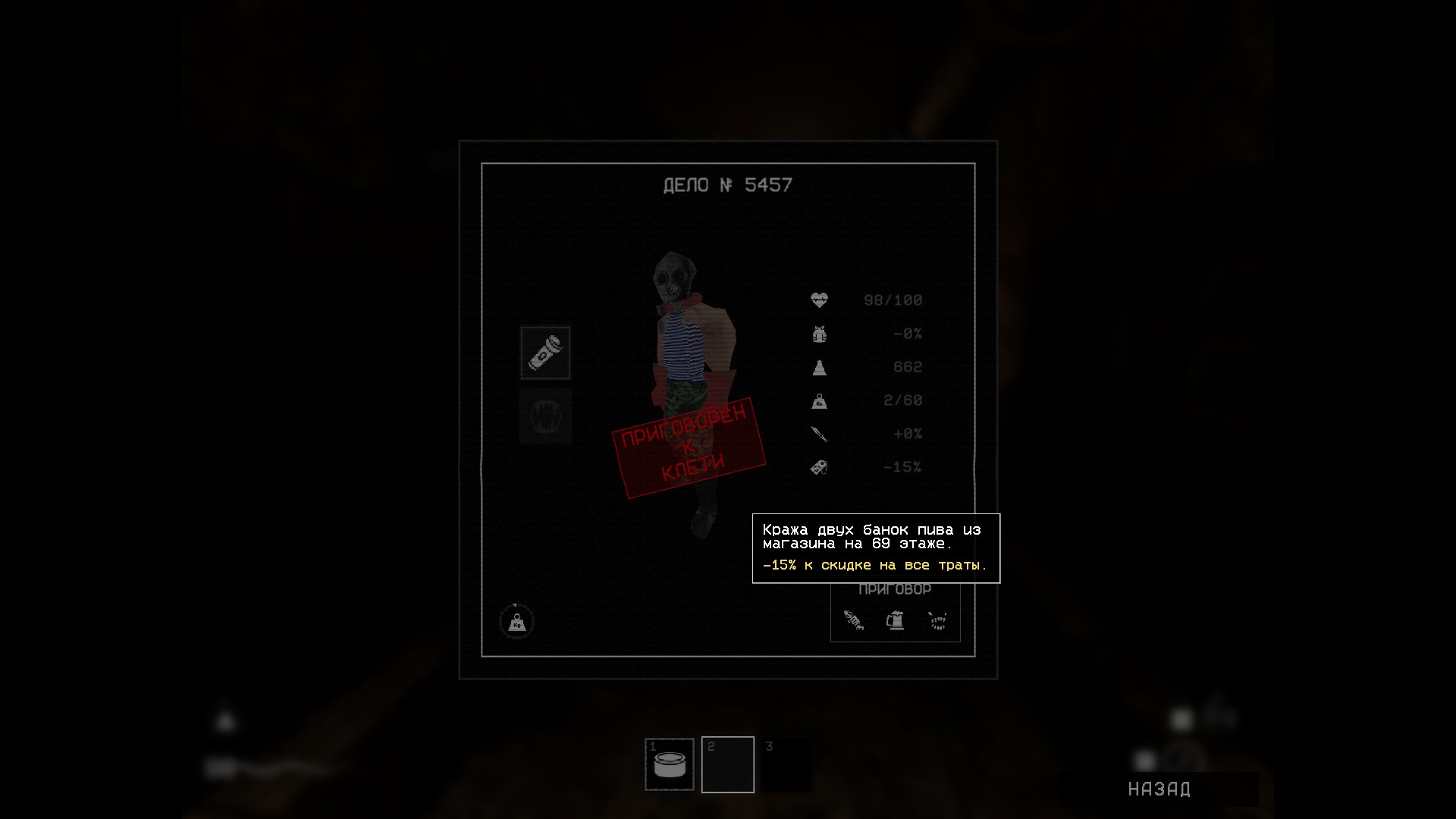Click the round Kg weight icon
Image resolution: width=1456 pixels, height=819 pixels.
[x=516, y=622]
